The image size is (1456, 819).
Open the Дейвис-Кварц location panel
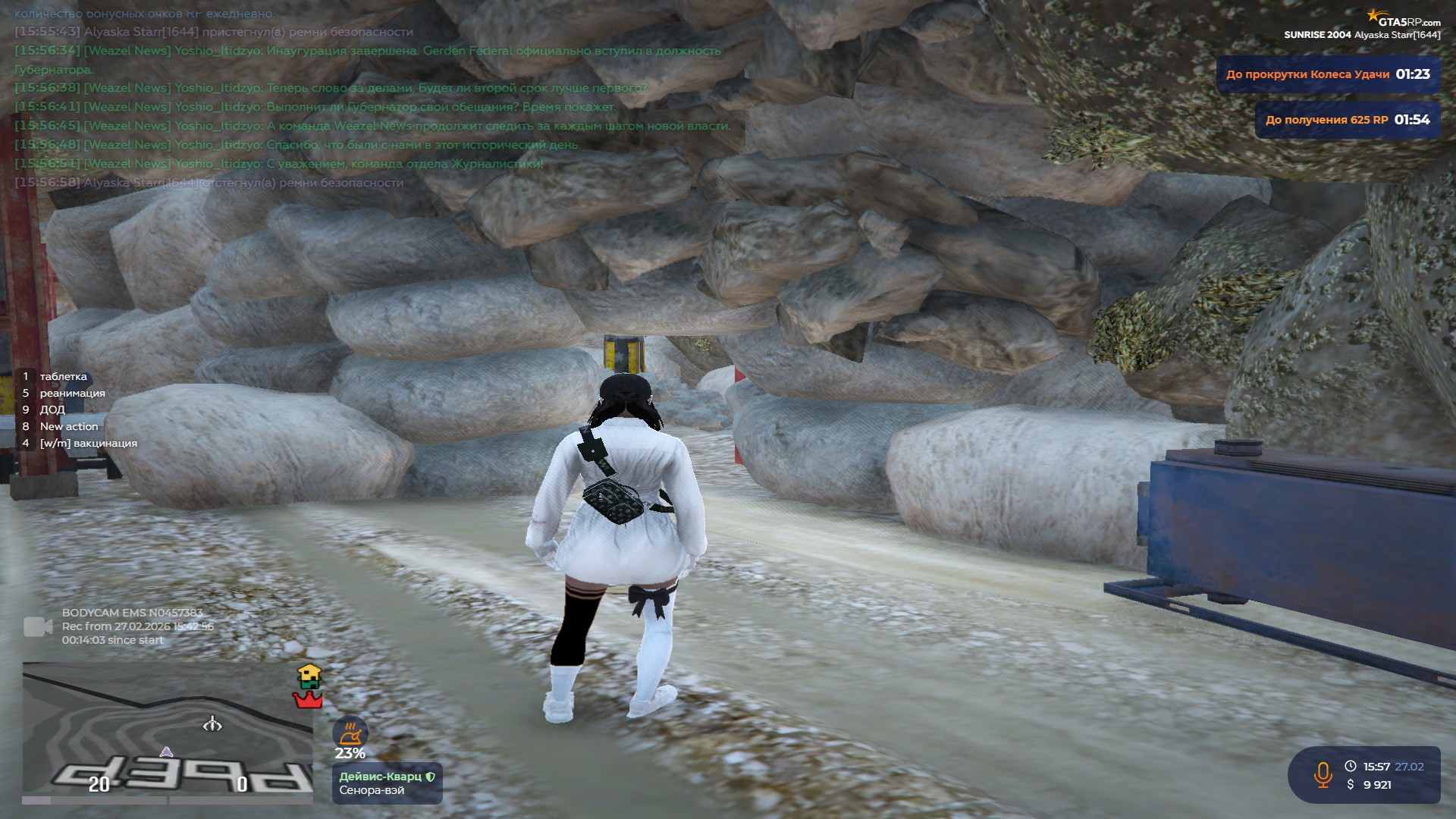[x=387, y=783]
